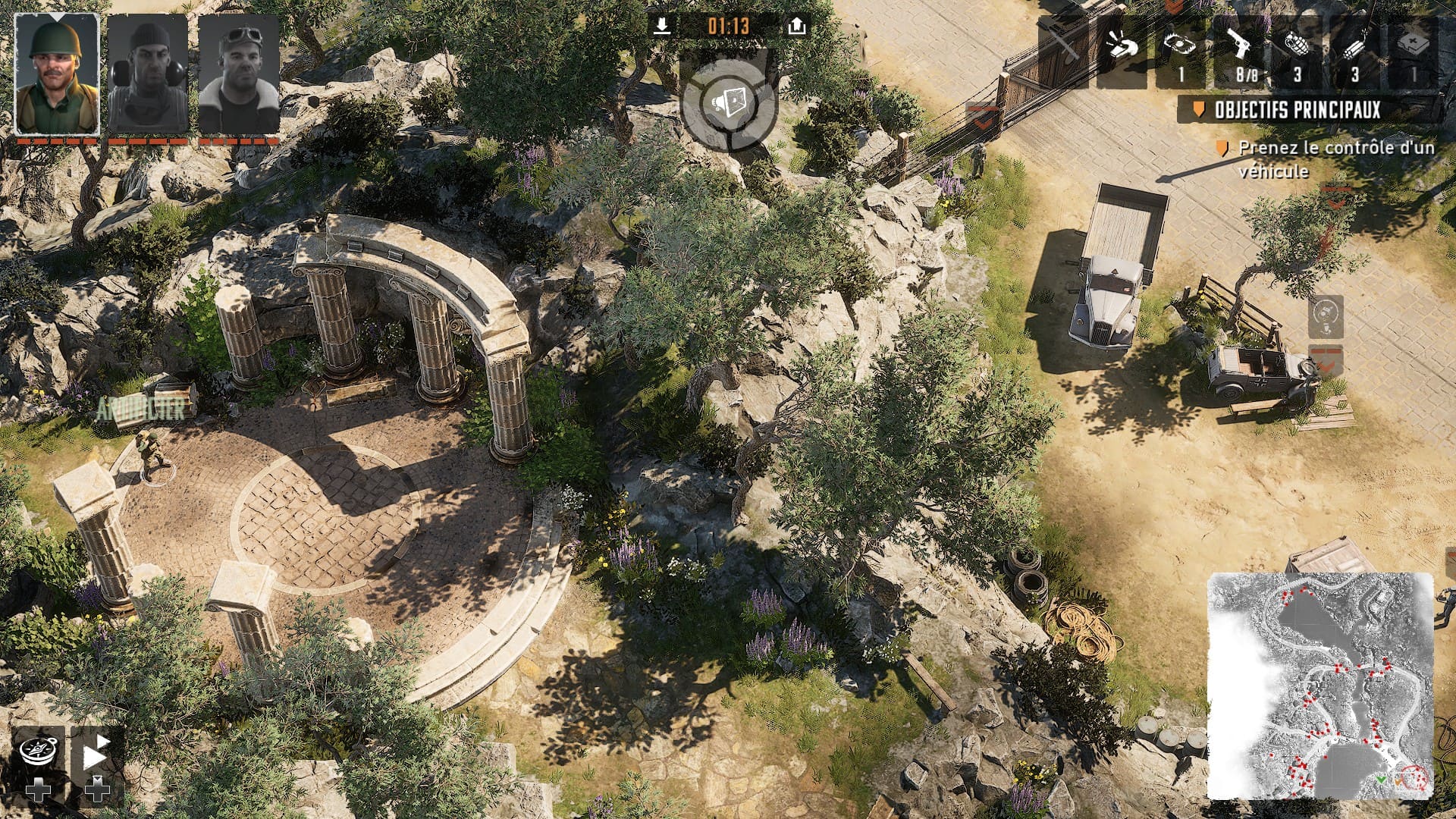Click the quick save download-arrow icon

662,27
